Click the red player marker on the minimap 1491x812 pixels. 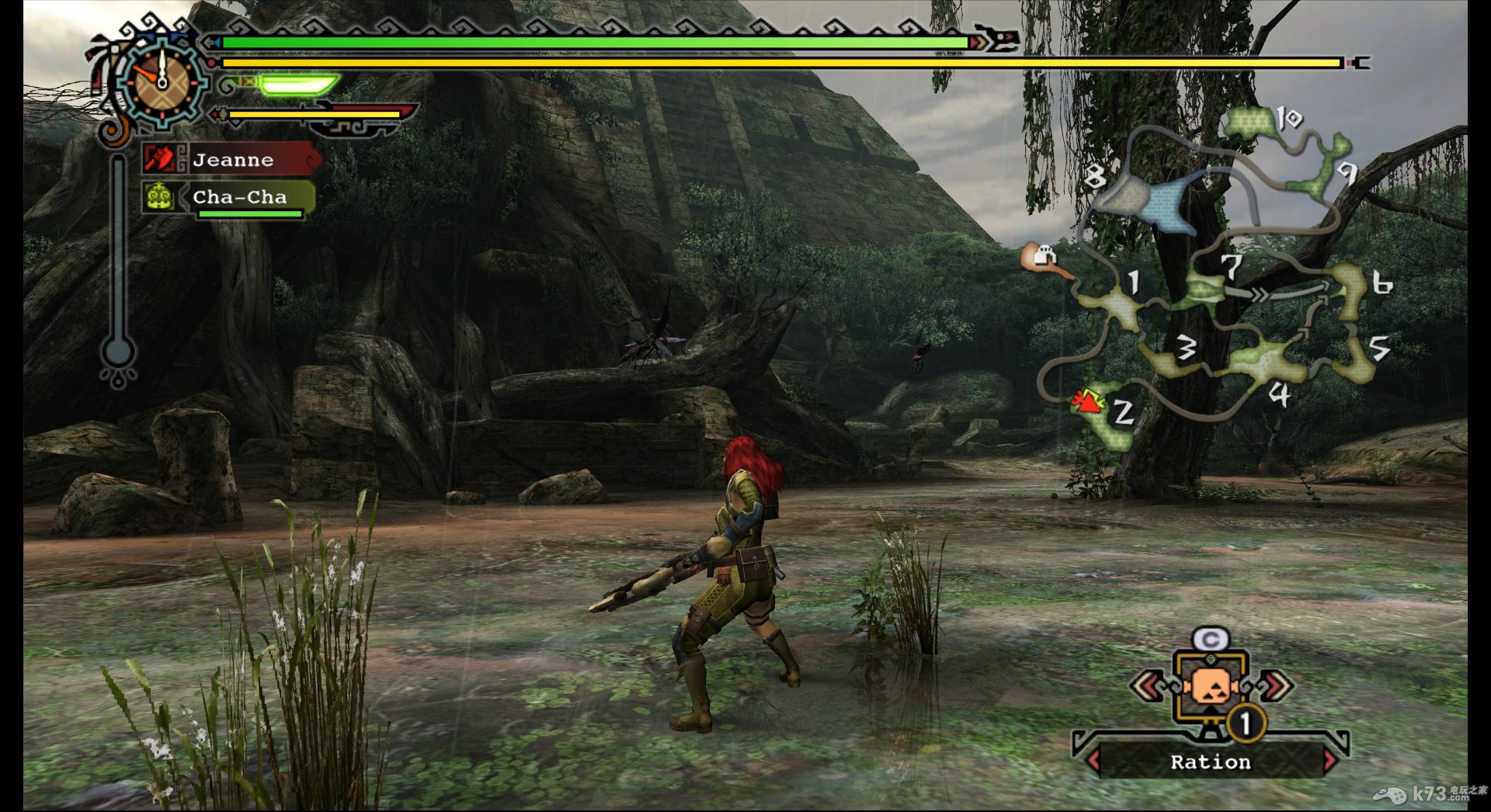point(1087,401)
